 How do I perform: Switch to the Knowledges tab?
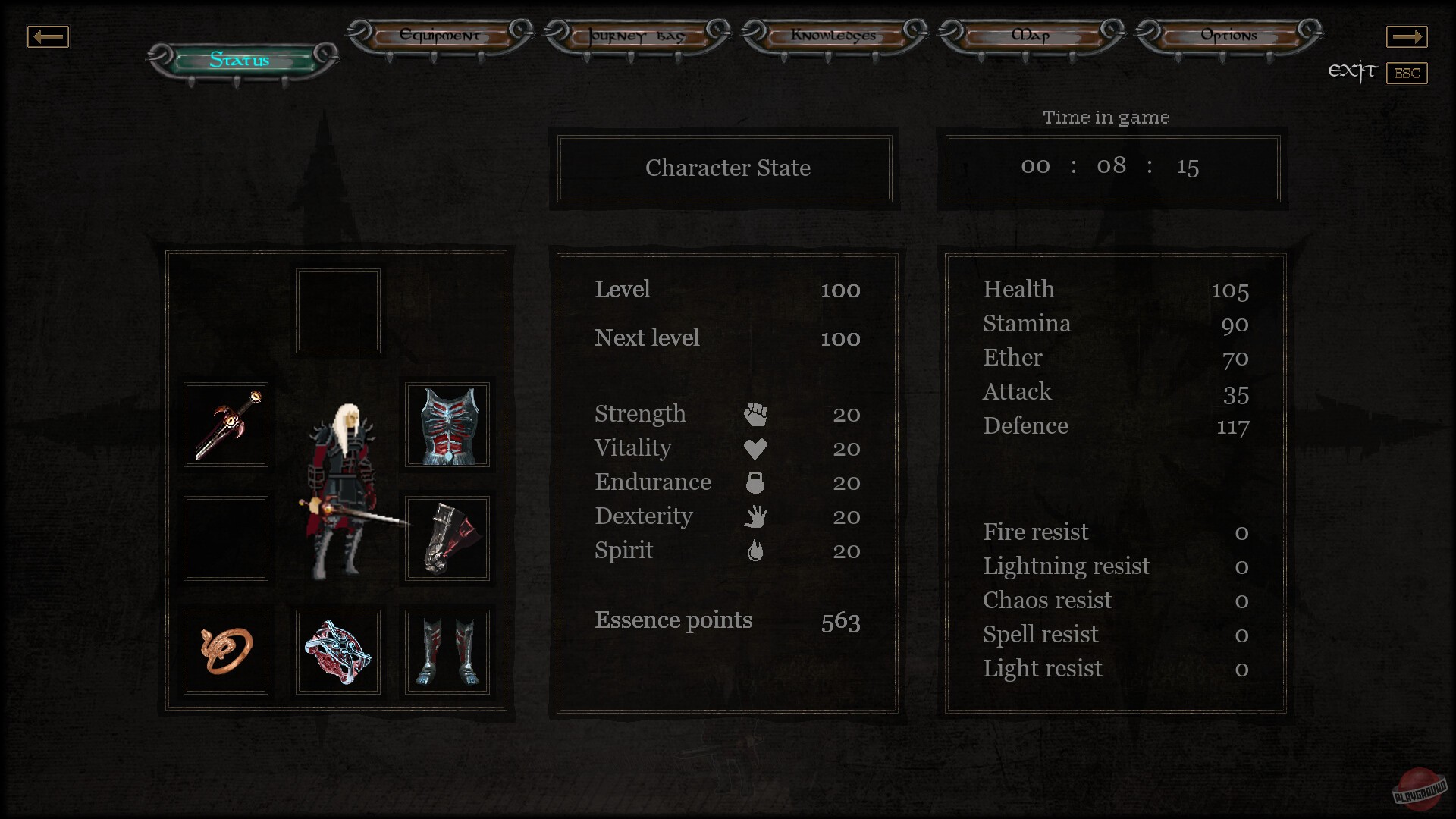click(834, 36)
